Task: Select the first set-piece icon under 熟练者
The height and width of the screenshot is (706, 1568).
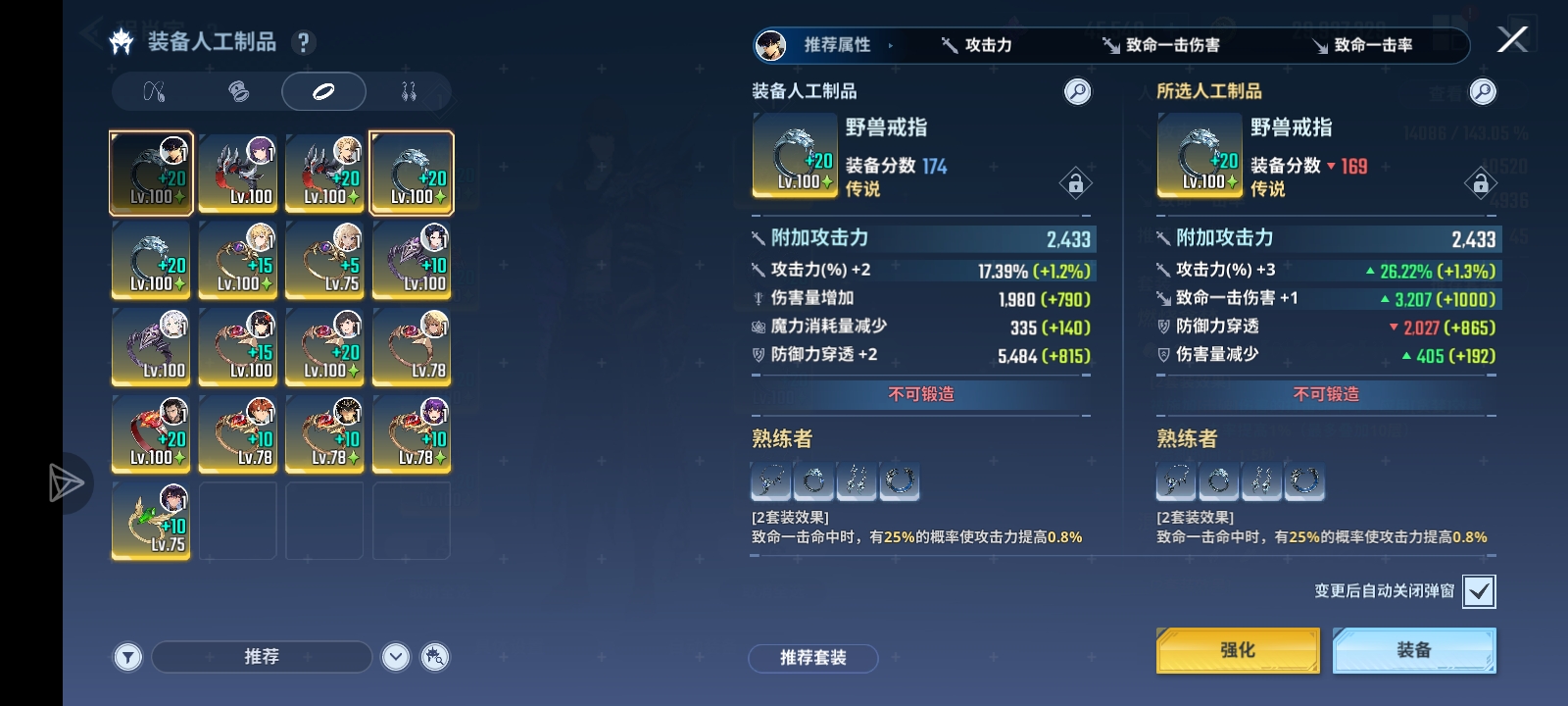Action: coord(768,481)
